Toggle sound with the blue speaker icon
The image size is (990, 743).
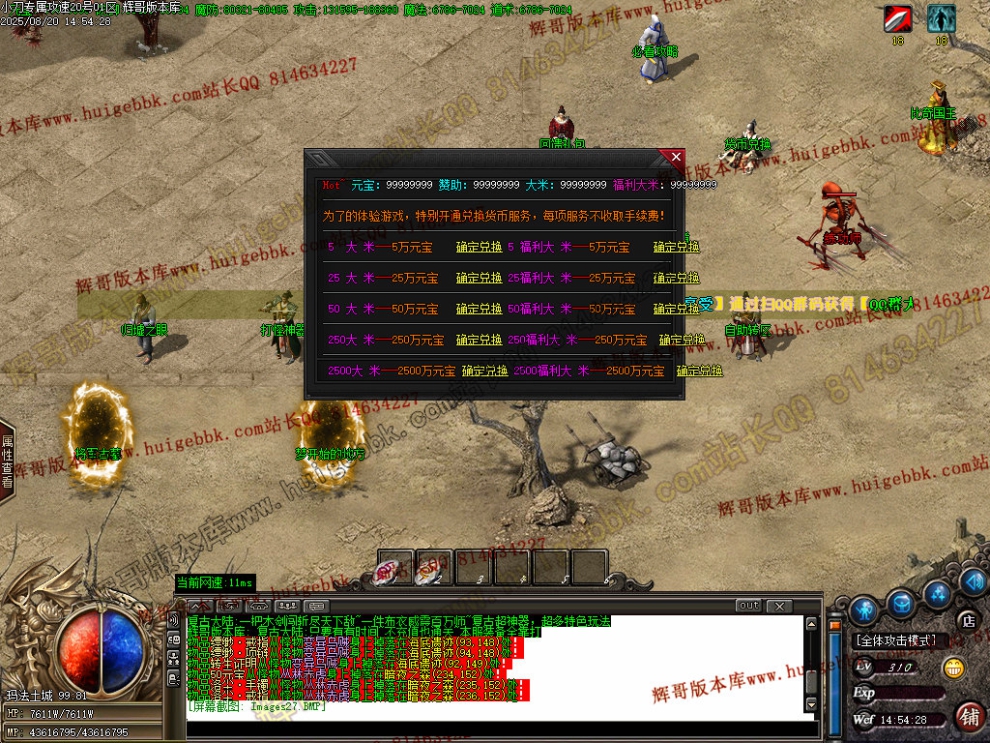click(x=972, y=582)
